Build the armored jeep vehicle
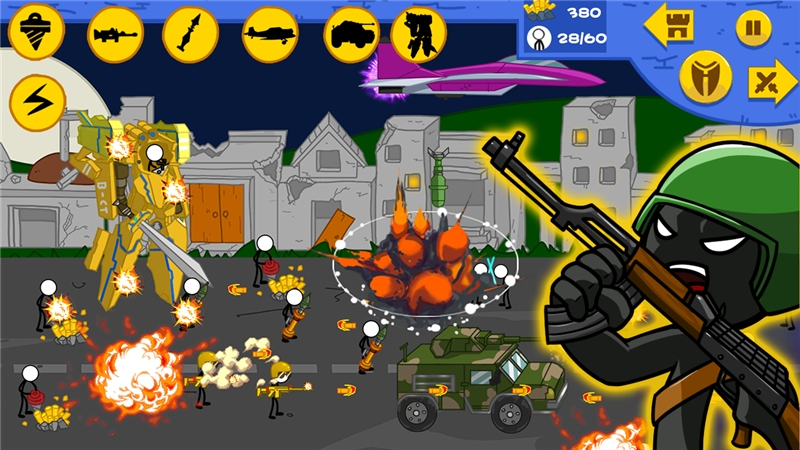 350,34
